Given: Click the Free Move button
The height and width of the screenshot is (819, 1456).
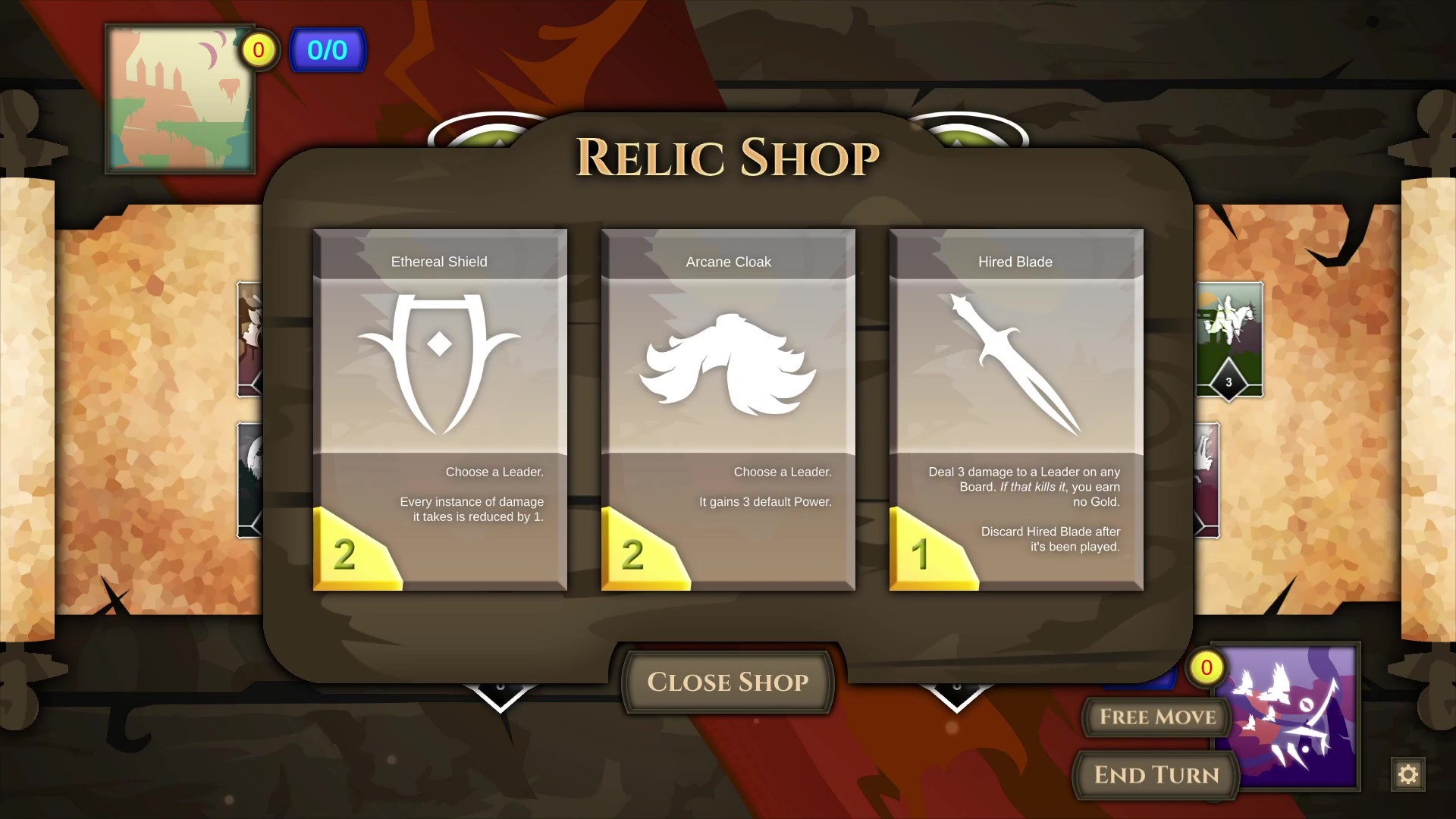Looking at the screenshot, I should coord(1155,717).
